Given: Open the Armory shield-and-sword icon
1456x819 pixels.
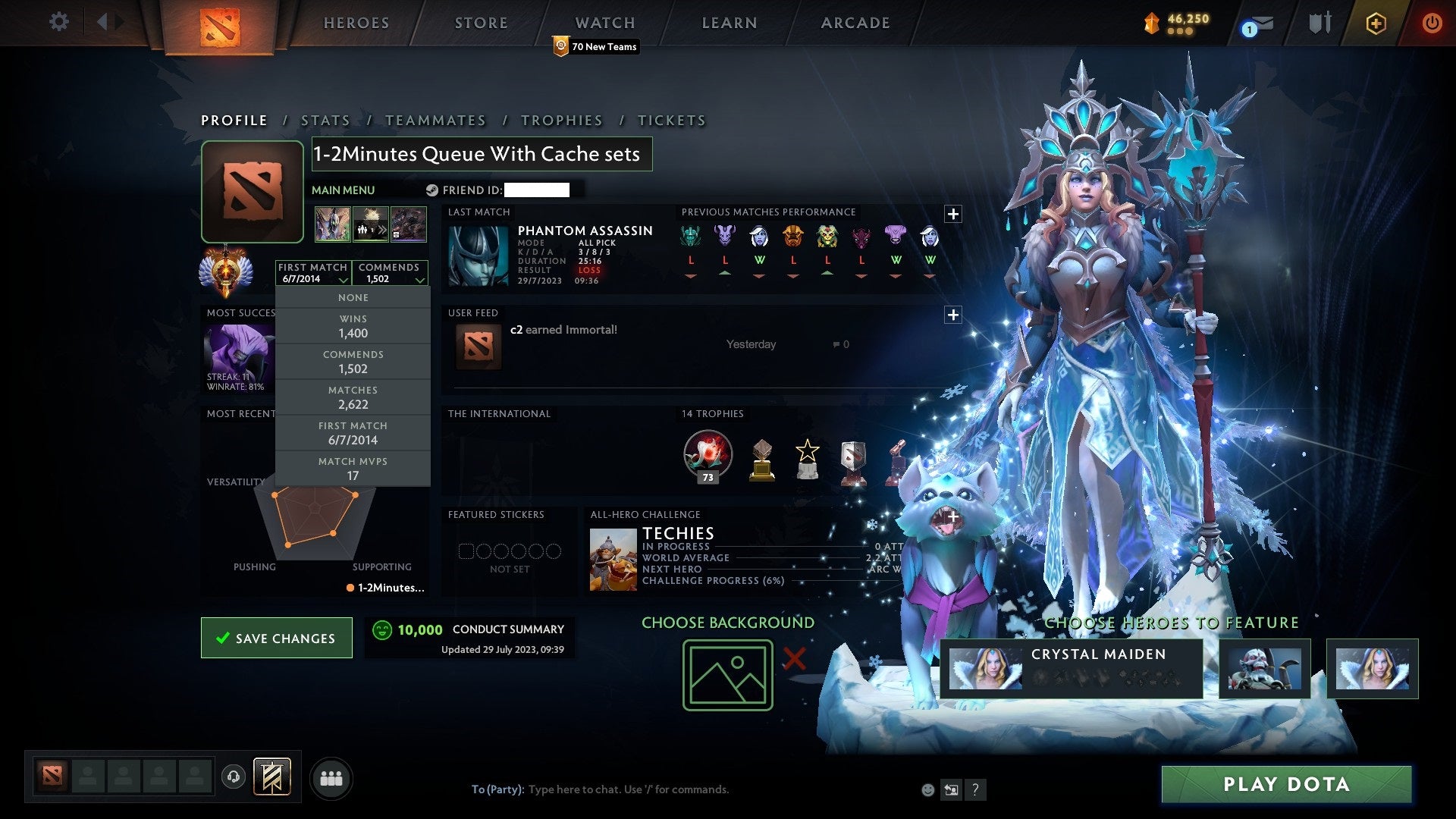Looking at the screenshot, I should point(1319,22).
